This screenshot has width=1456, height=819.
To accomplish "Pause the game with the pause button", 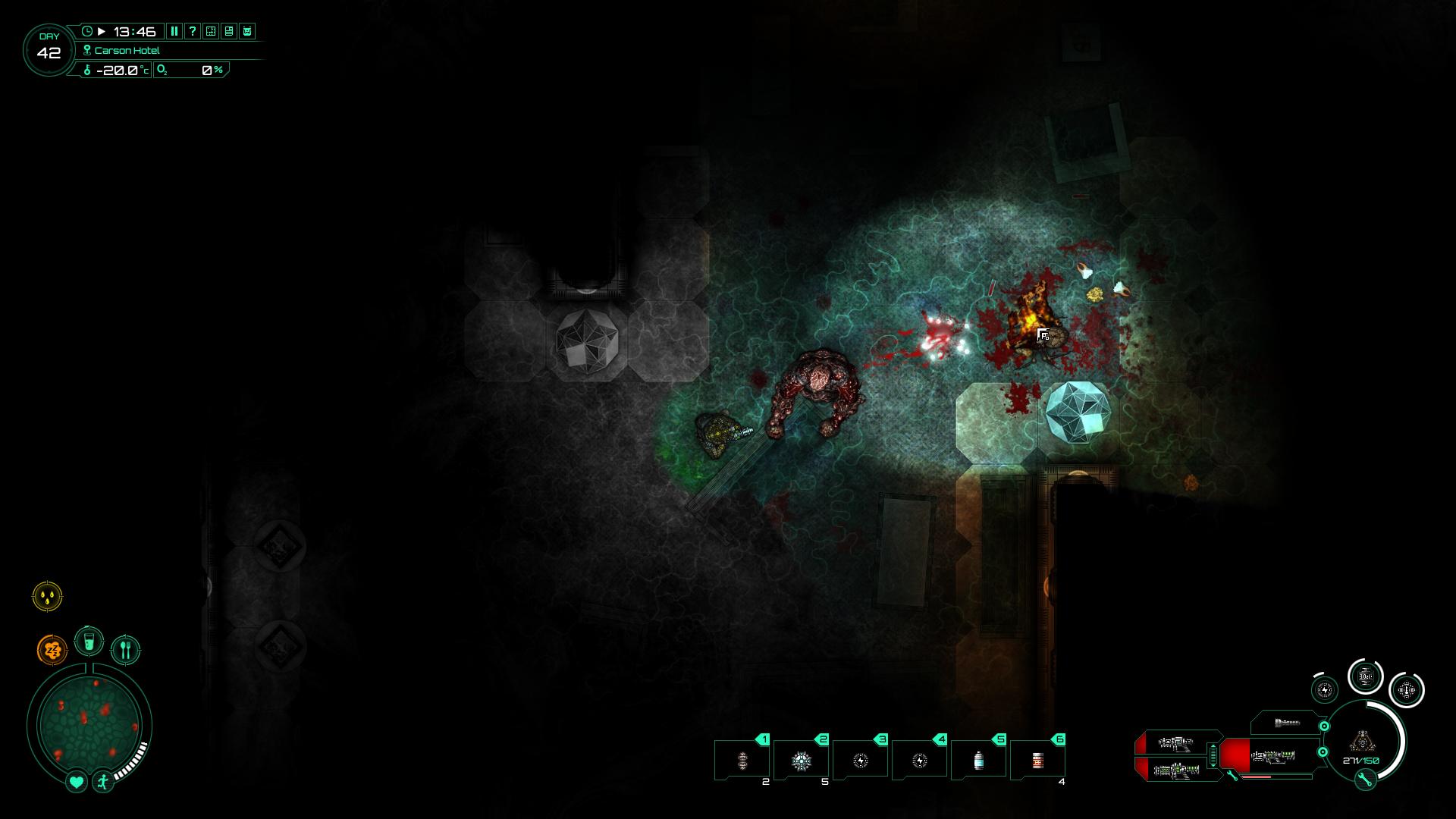I will coord(174,31).
